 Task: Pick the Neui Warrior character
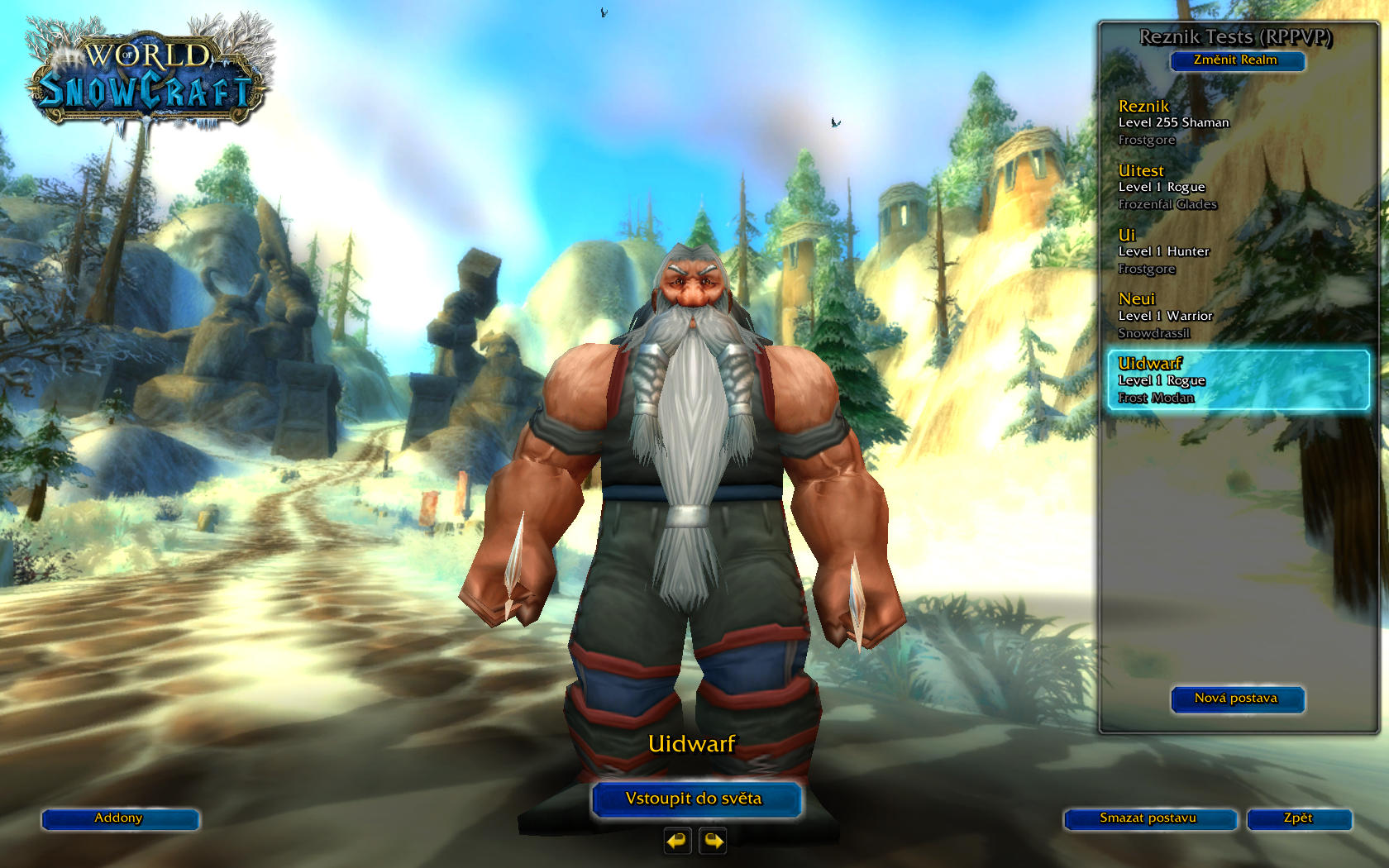click(1237, 316)
